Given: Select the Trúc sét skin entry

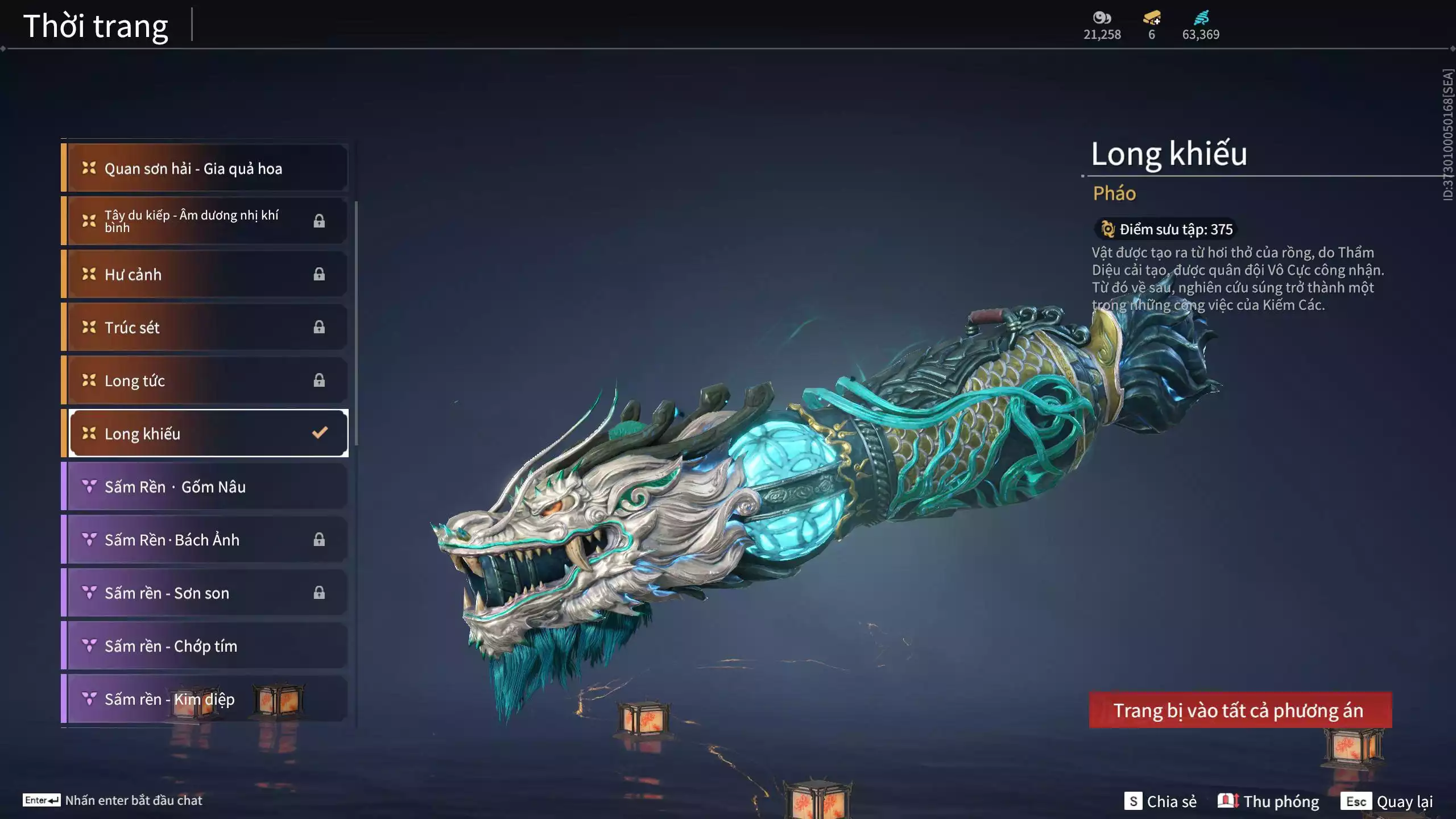Looking at the screenshot, I should click(205, 327).
